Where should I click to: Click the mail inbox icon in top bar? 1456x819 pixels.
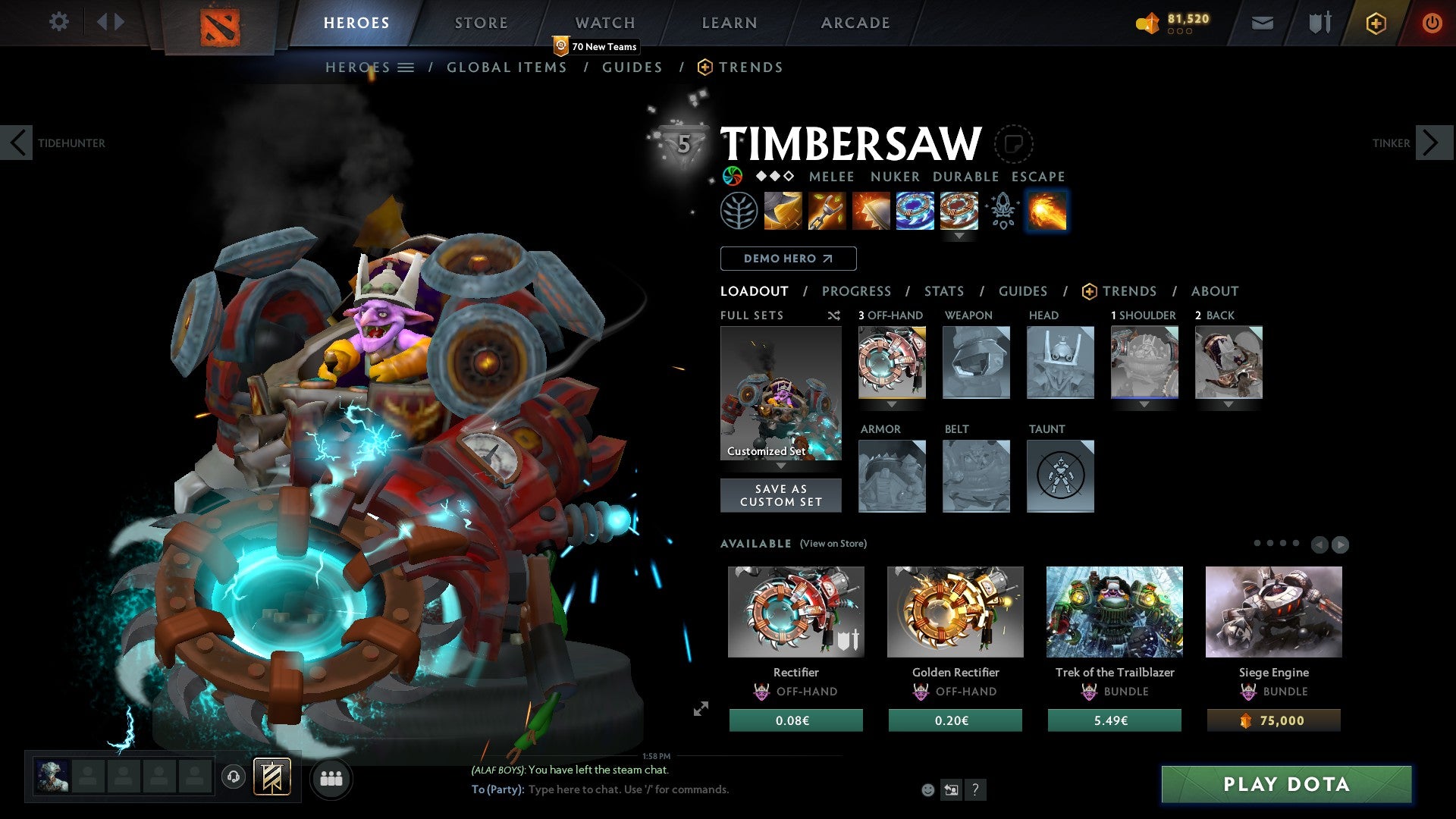(x=1263, y=23)
